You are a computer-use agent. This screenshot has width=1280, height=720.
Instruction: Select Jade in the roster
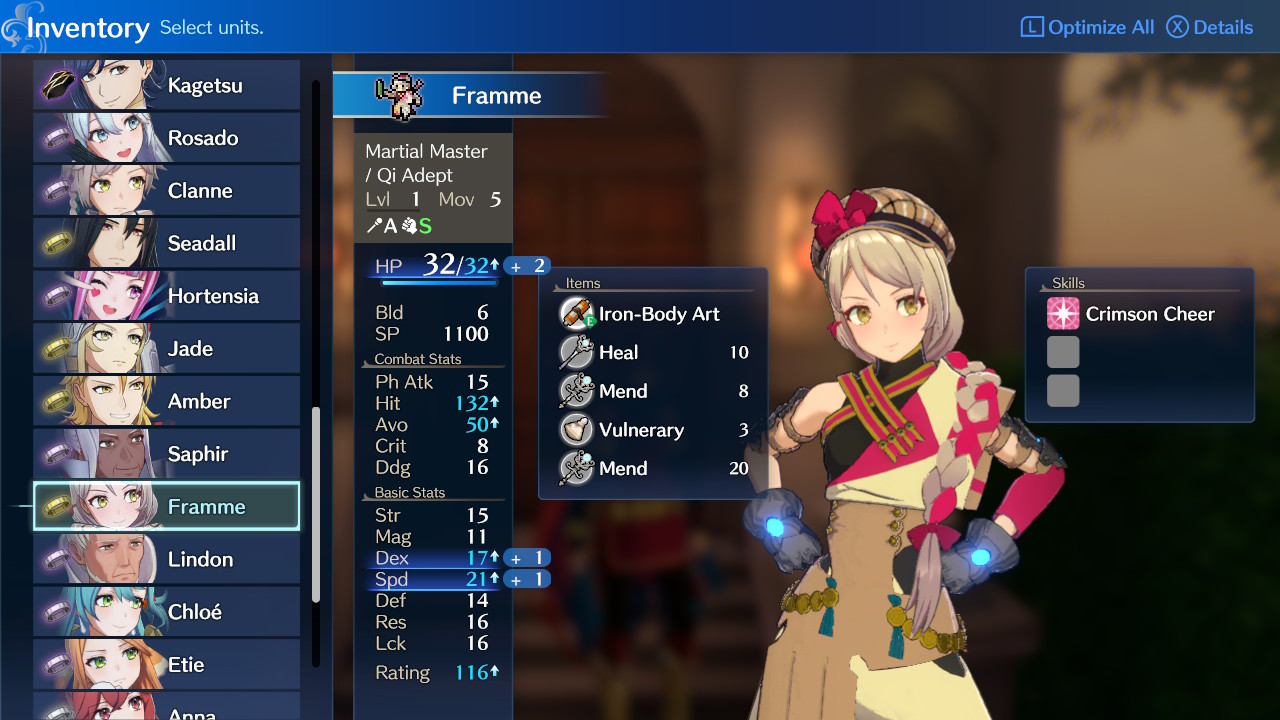click(167, 349)
